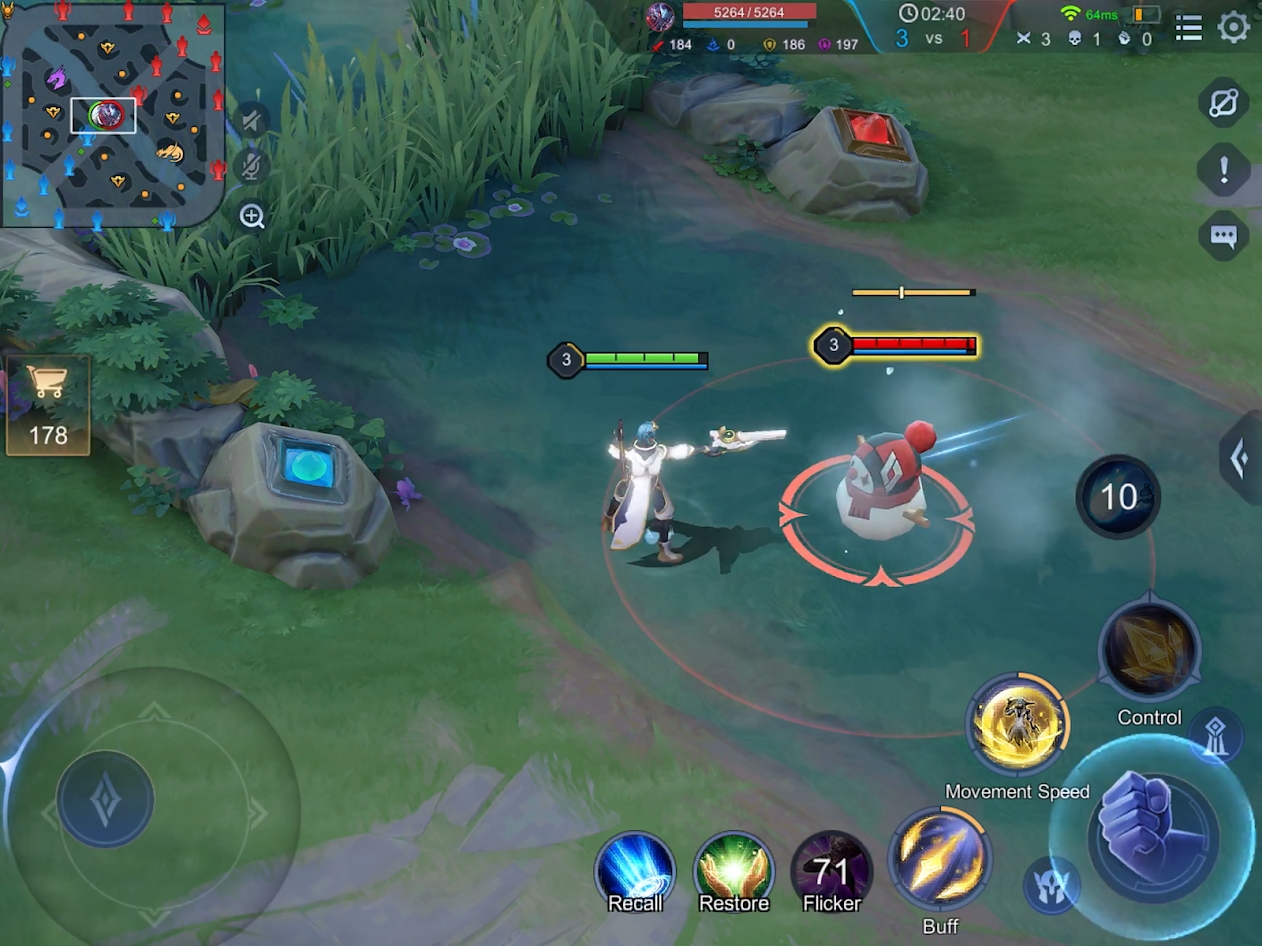Expand the side panel arrow tab
1262x946 pixels.
pos(1242,458)
